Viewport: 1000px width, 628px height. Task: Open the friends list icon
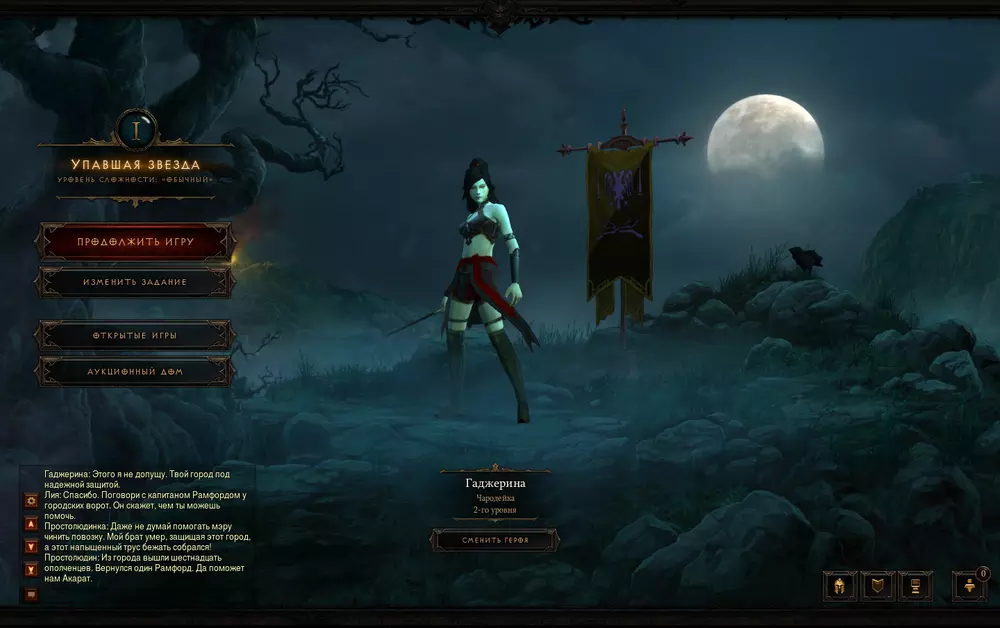tap(969, 586)
